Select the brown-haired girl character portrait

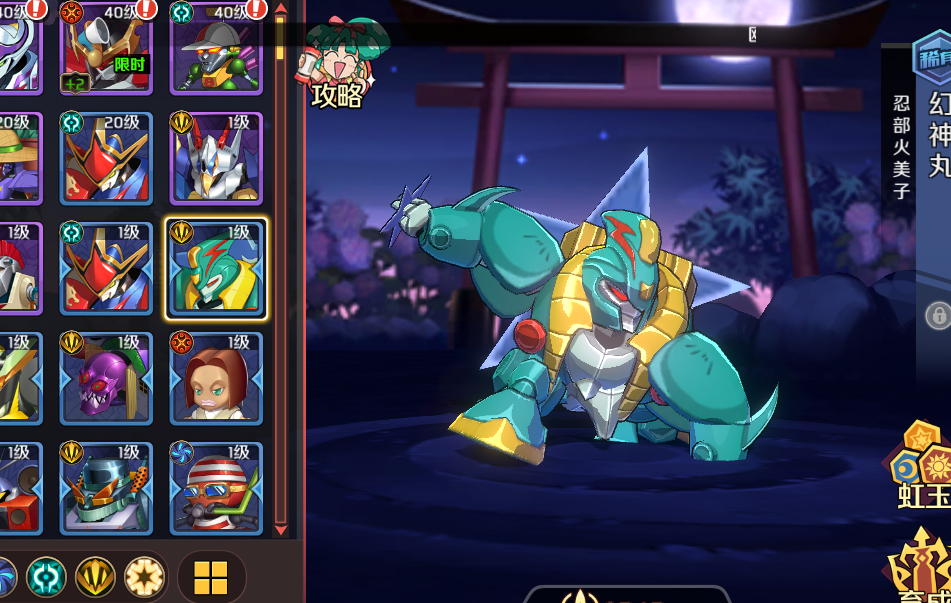tap(216, 378)
